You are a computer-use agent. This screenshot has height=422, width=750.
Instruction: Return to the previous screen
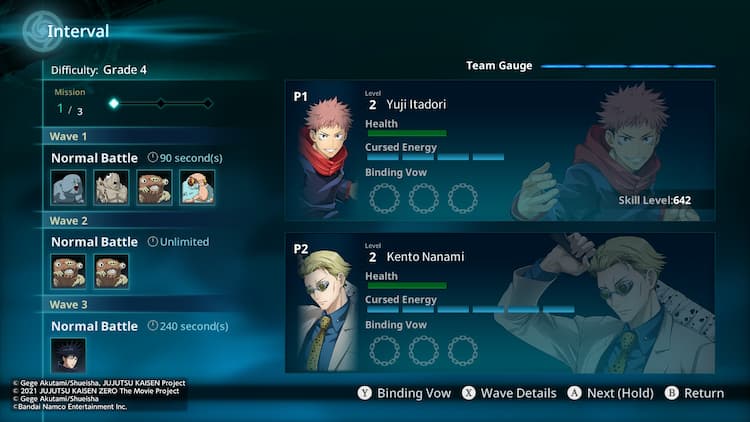click(694, 393)
